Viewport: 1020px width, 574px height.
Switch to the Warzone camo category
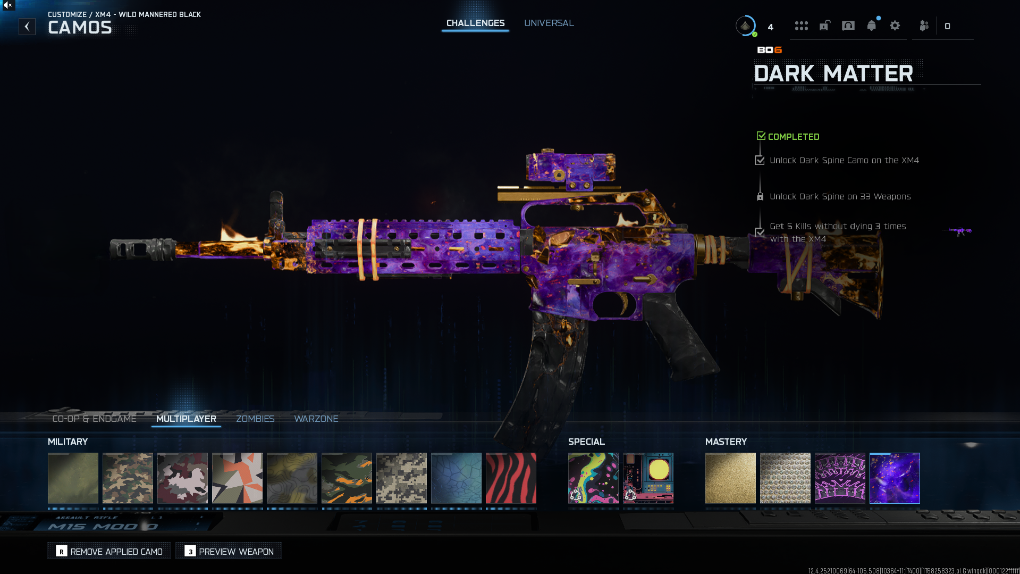(316, 419)
